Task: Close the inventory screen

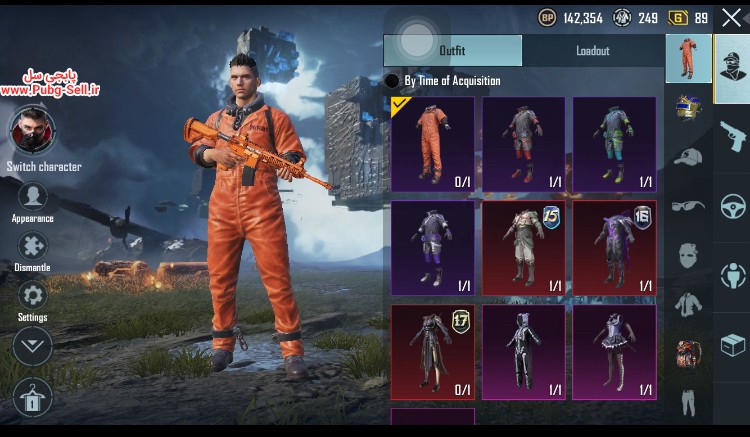Action: pyautogui.click(x=731, y=17)
